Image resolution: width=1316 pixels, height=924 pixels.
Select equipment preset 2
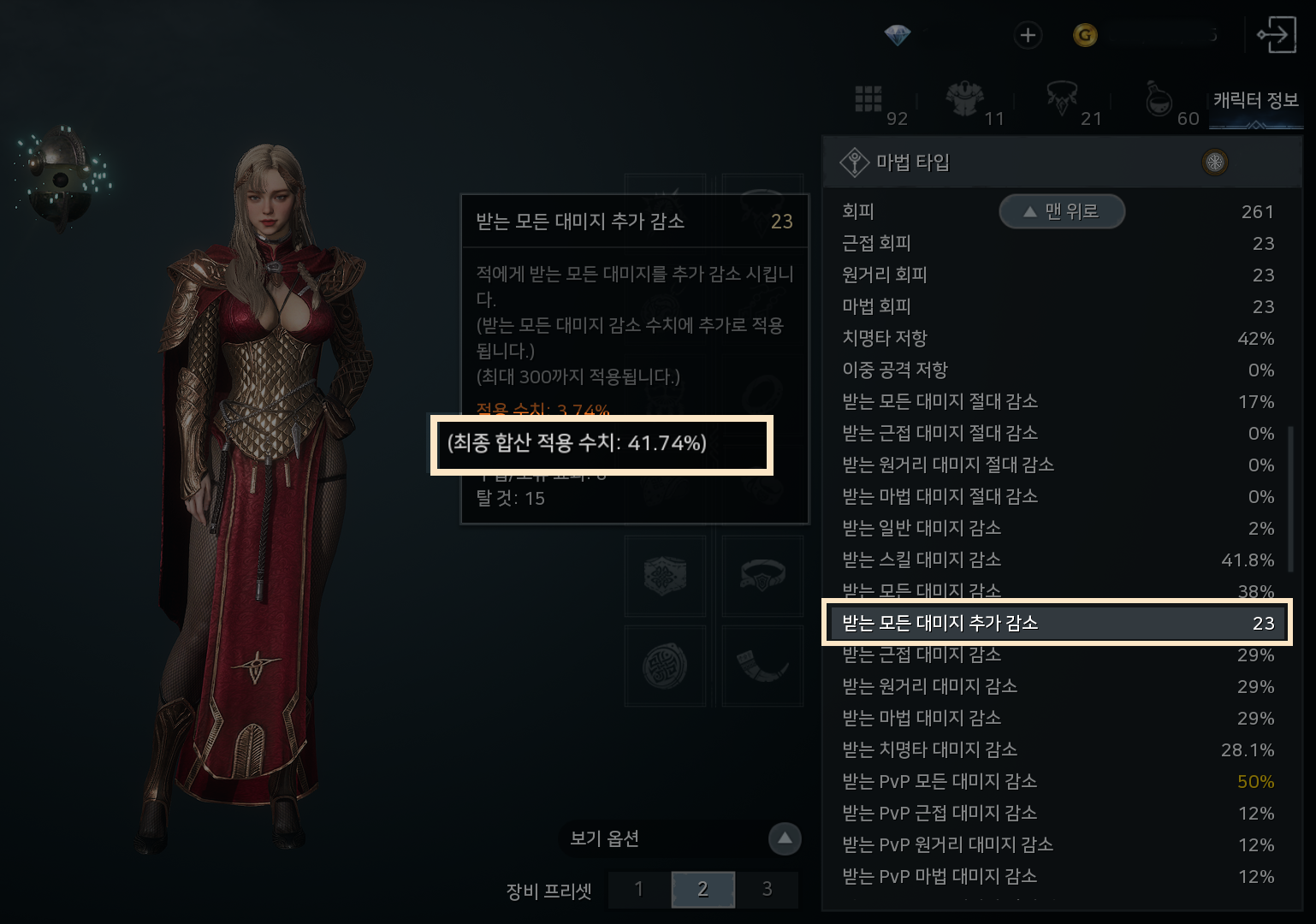pyautogui.click(x=702, y=890)
